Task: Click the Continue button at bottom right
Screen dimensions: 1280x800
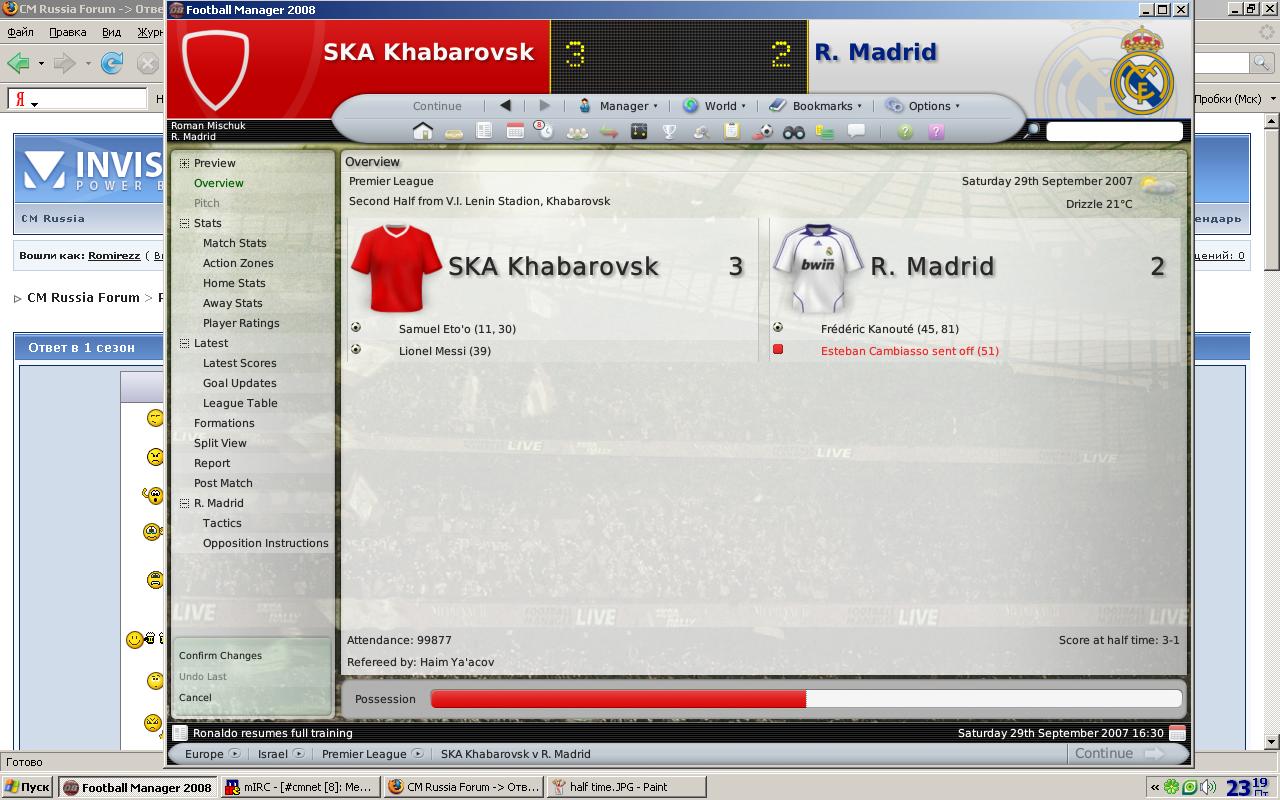Action: click(1116, 754)
